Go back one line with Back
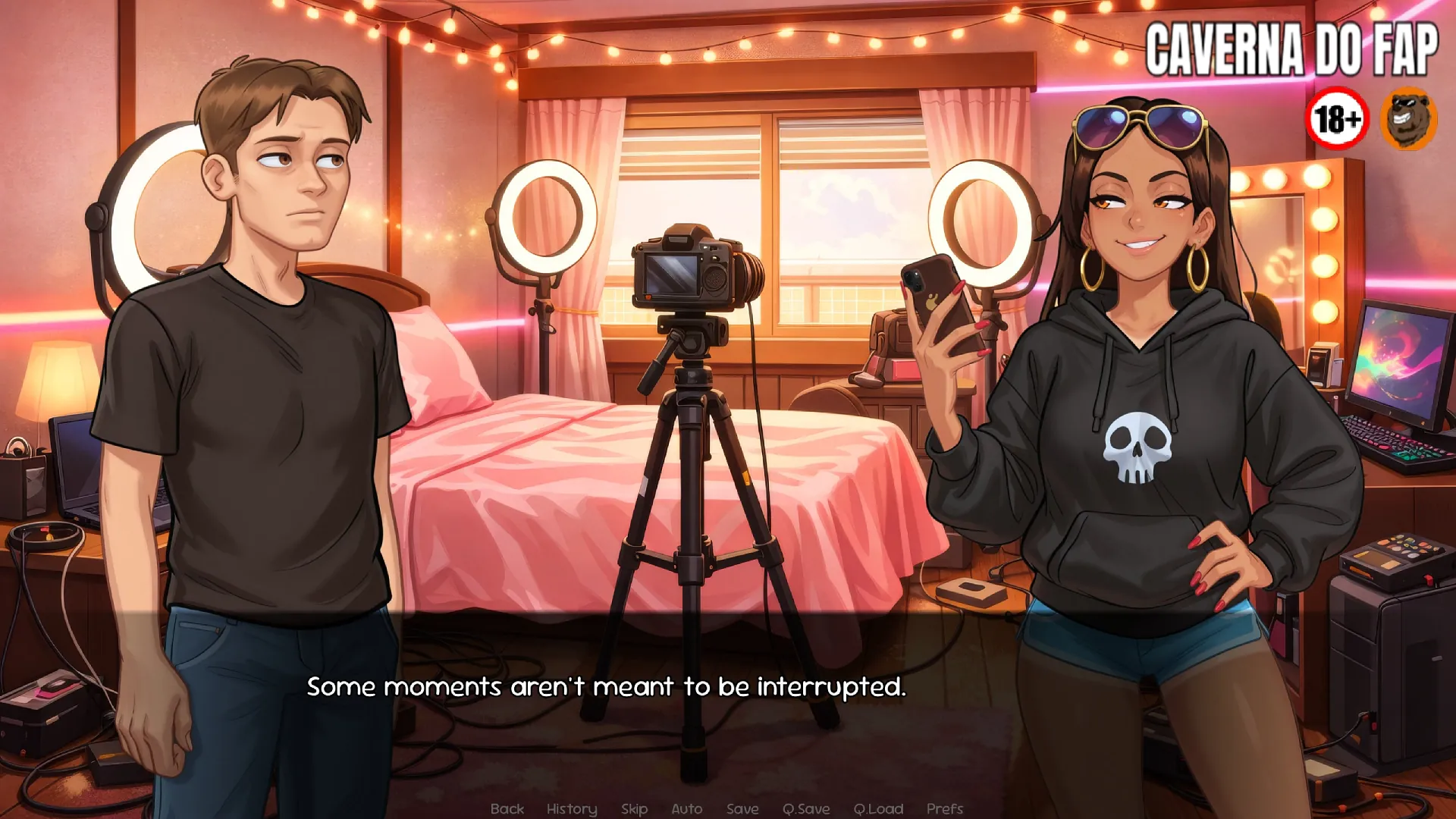This screenshot has width=1456, height=819. (507, 809)
